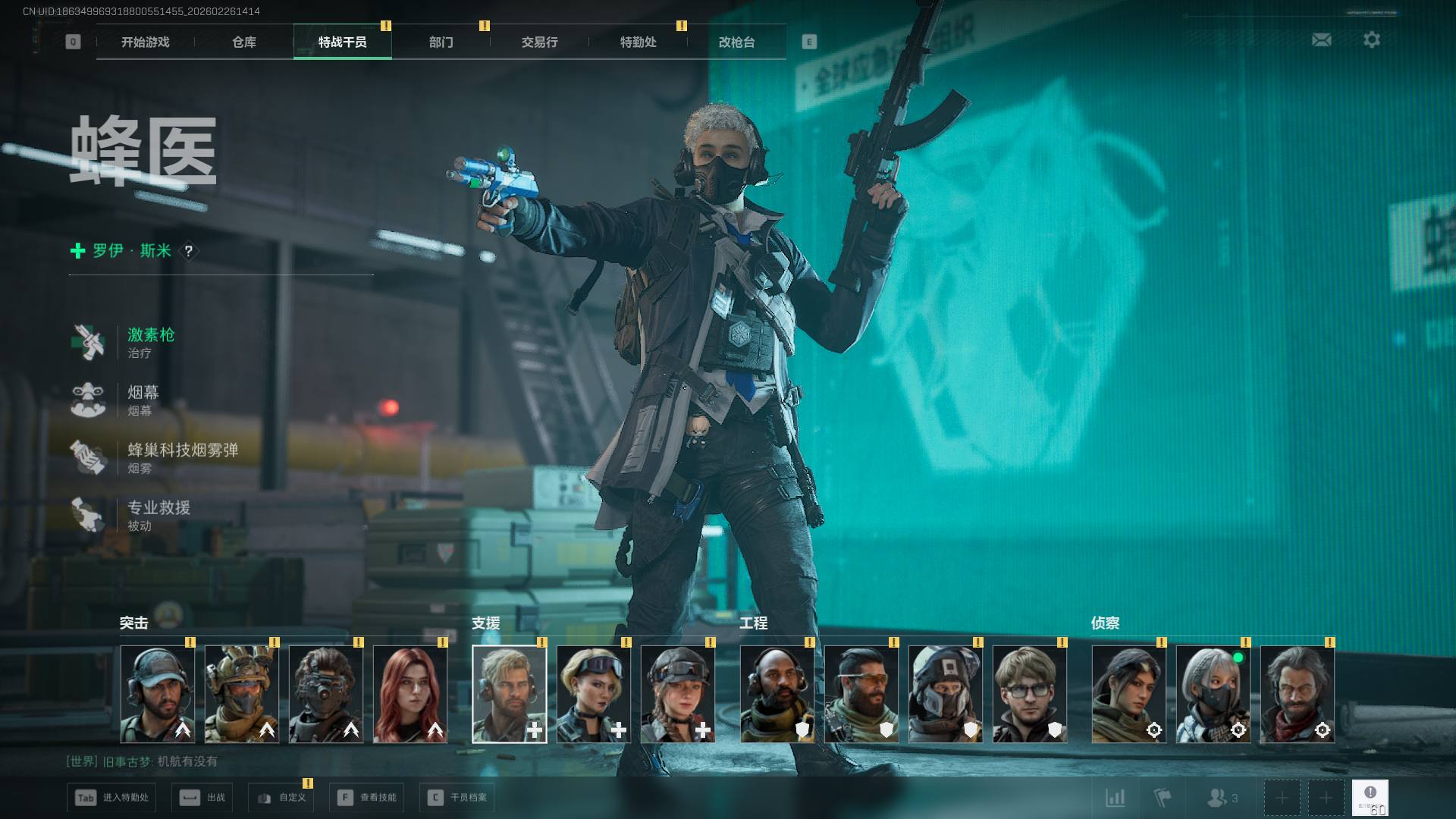Open the 改枪台 tab

[x=736, y=42]
